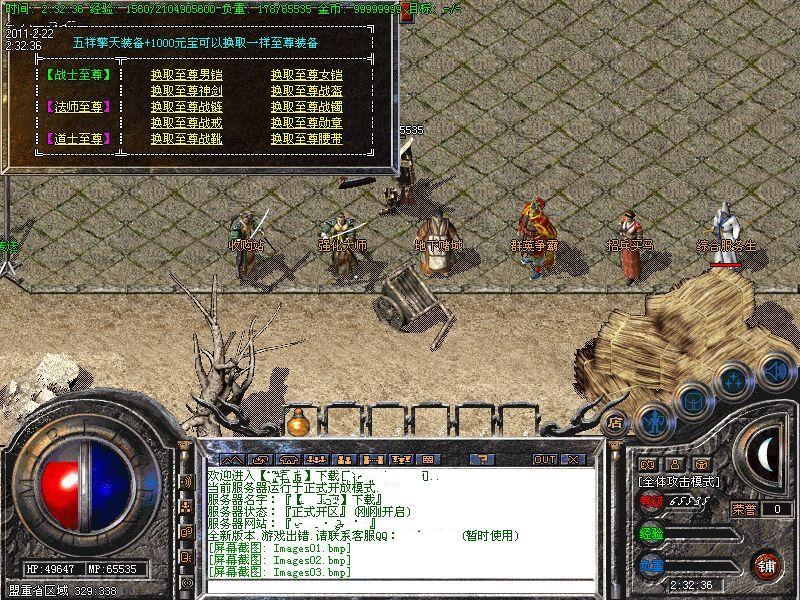Open the skills button with sparkles
The image size is (800, 600).
tap(734, 380)
